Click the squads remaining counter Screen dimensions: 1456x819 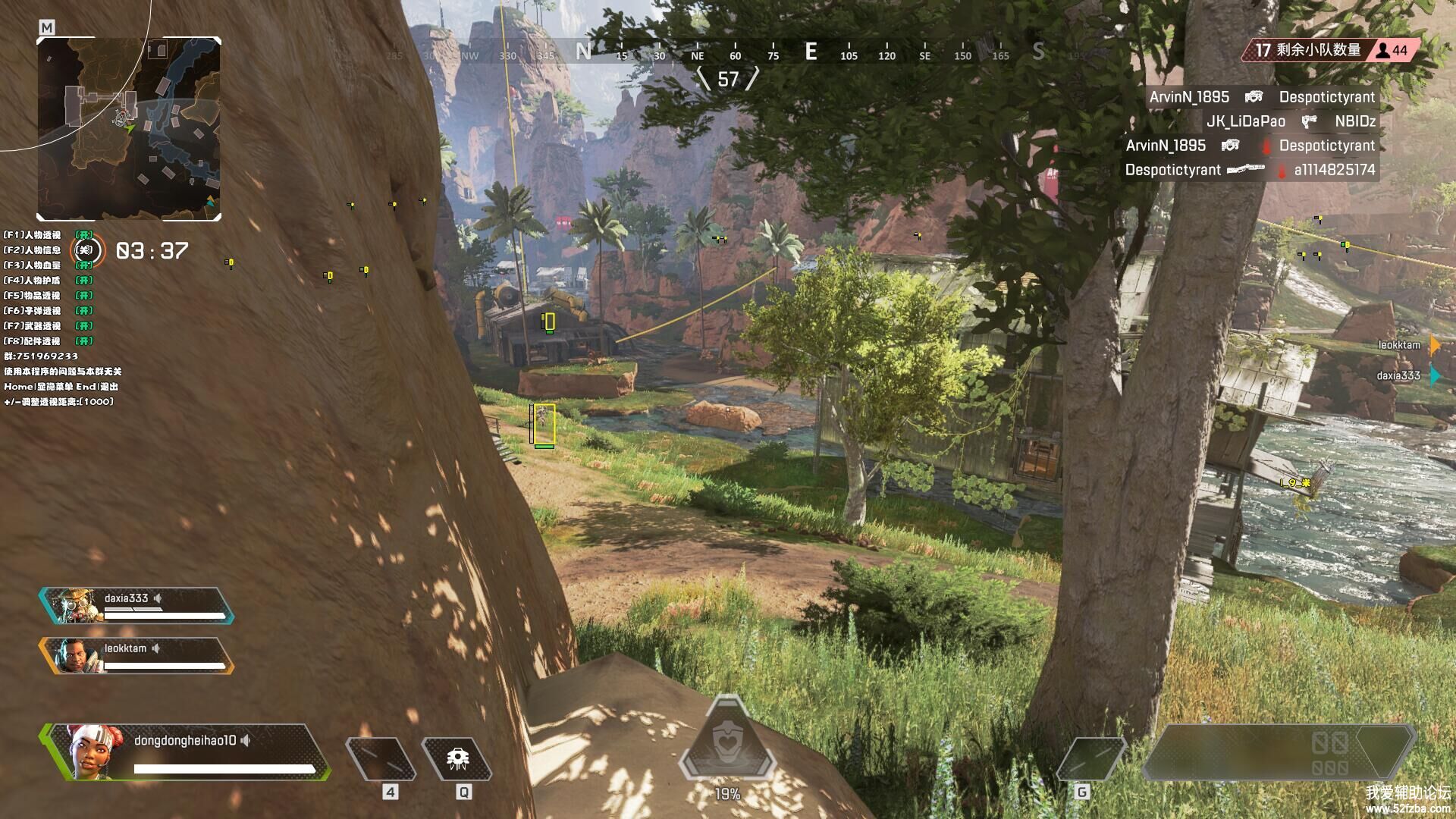[x=1331, y=50]
